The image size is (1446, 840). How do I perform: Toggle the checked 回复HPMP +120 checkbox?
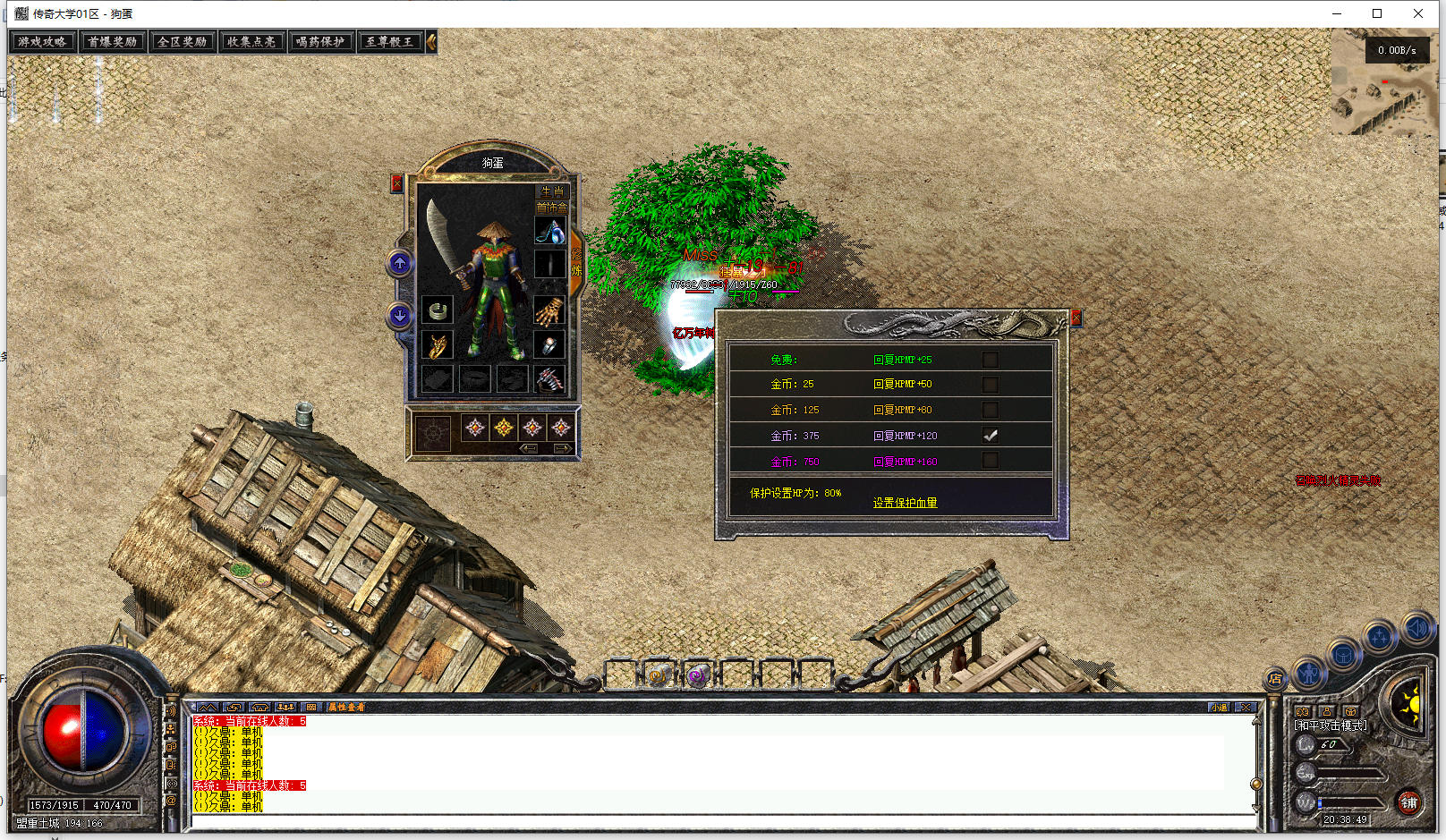[990, 436]
